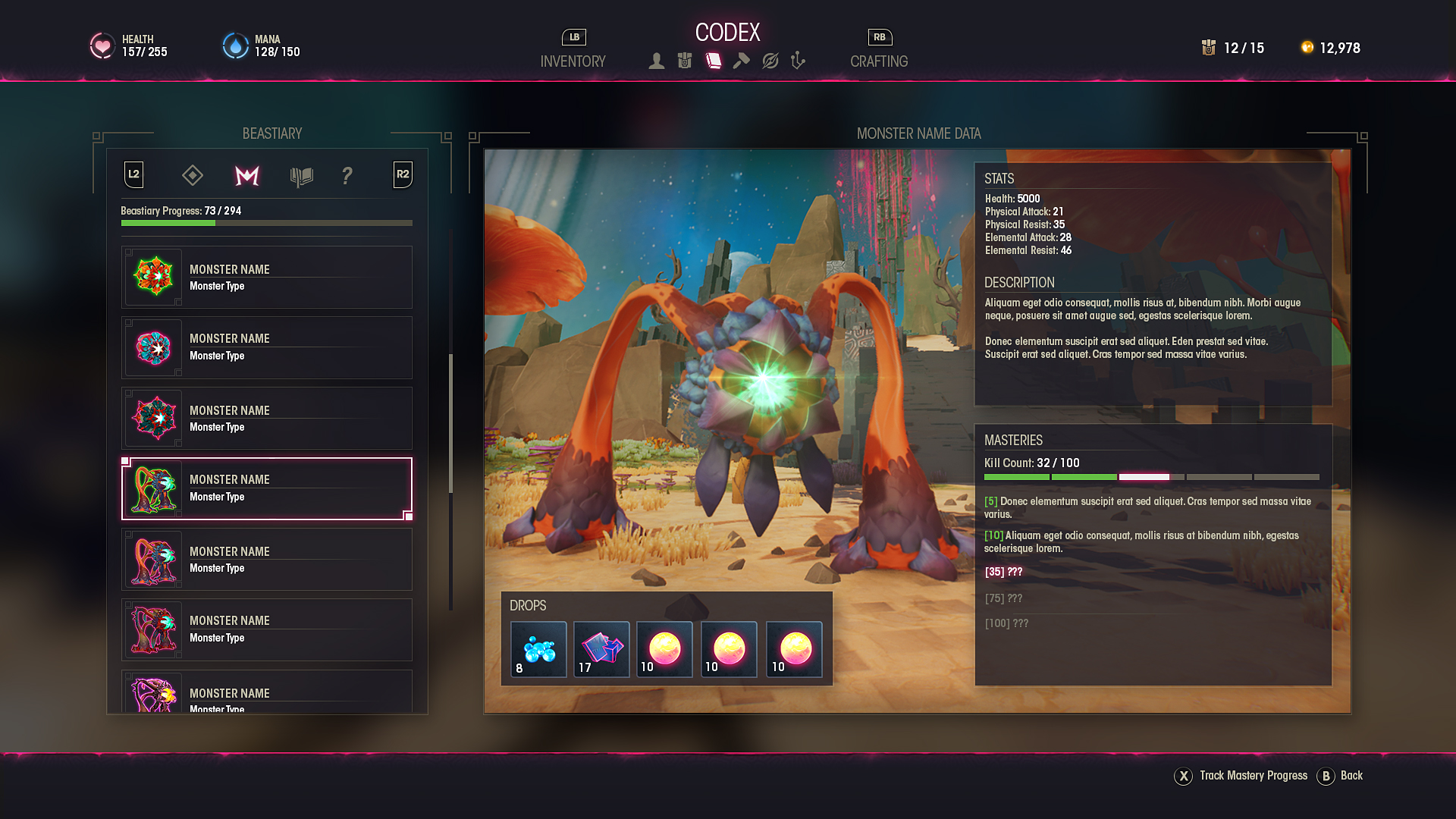Select the pink M monsters tab
The image size is (1456, 819).
coord(247,176)
